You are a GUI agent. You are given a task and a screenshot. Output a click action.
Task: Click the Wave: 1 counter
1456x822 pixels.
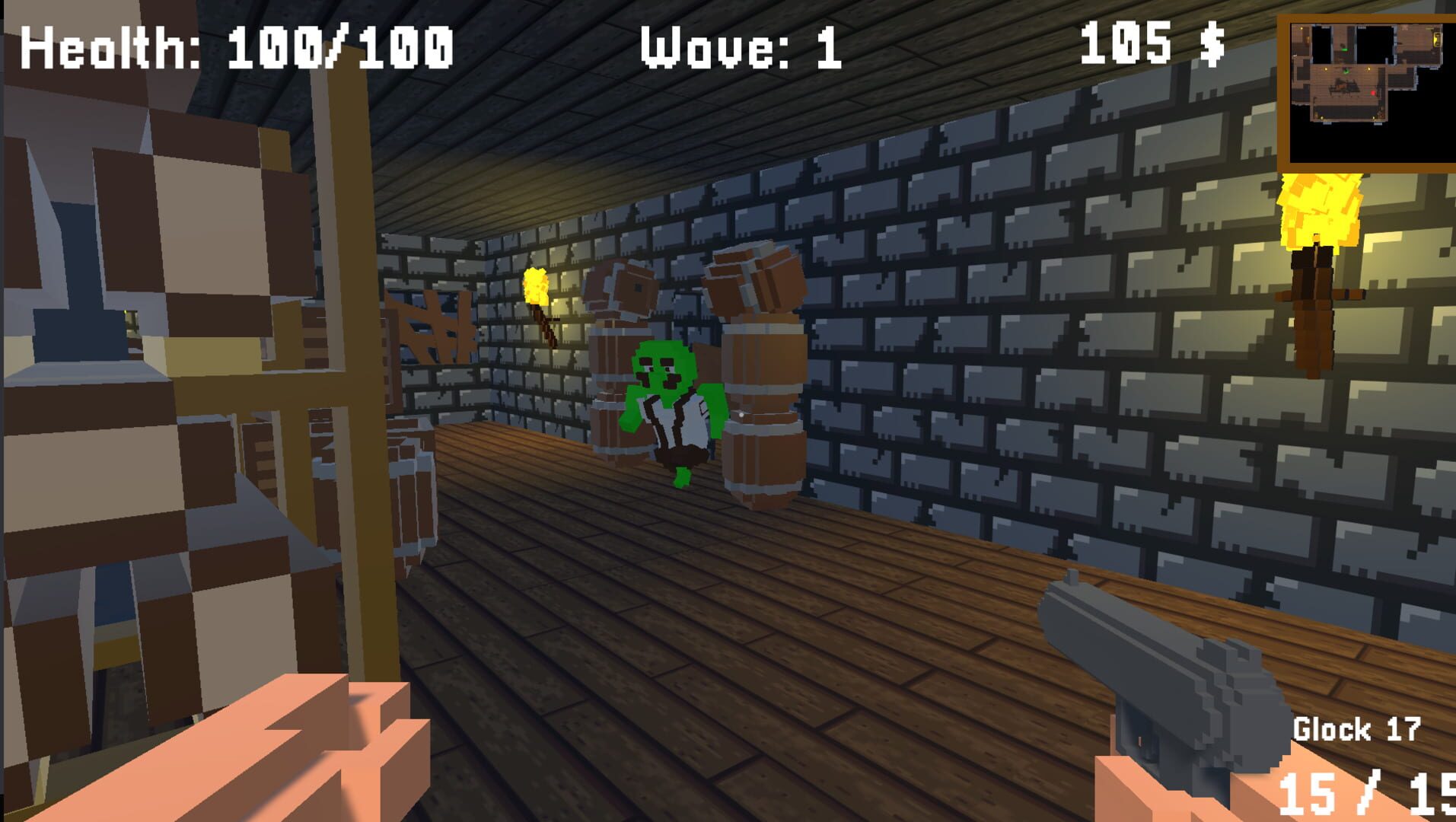(737, 46)
